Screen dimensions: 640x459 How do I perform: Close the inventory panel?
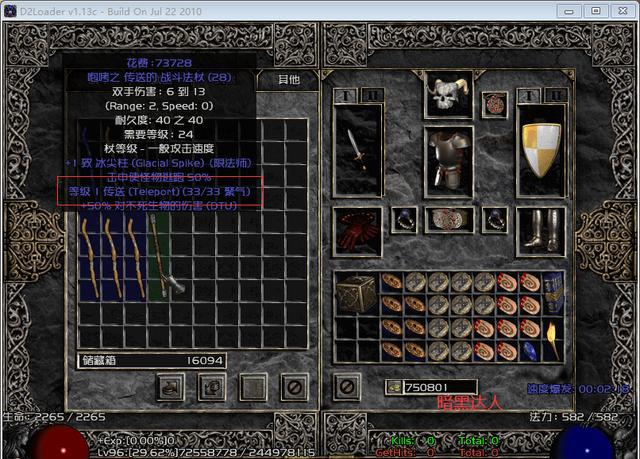pos(346,385)
